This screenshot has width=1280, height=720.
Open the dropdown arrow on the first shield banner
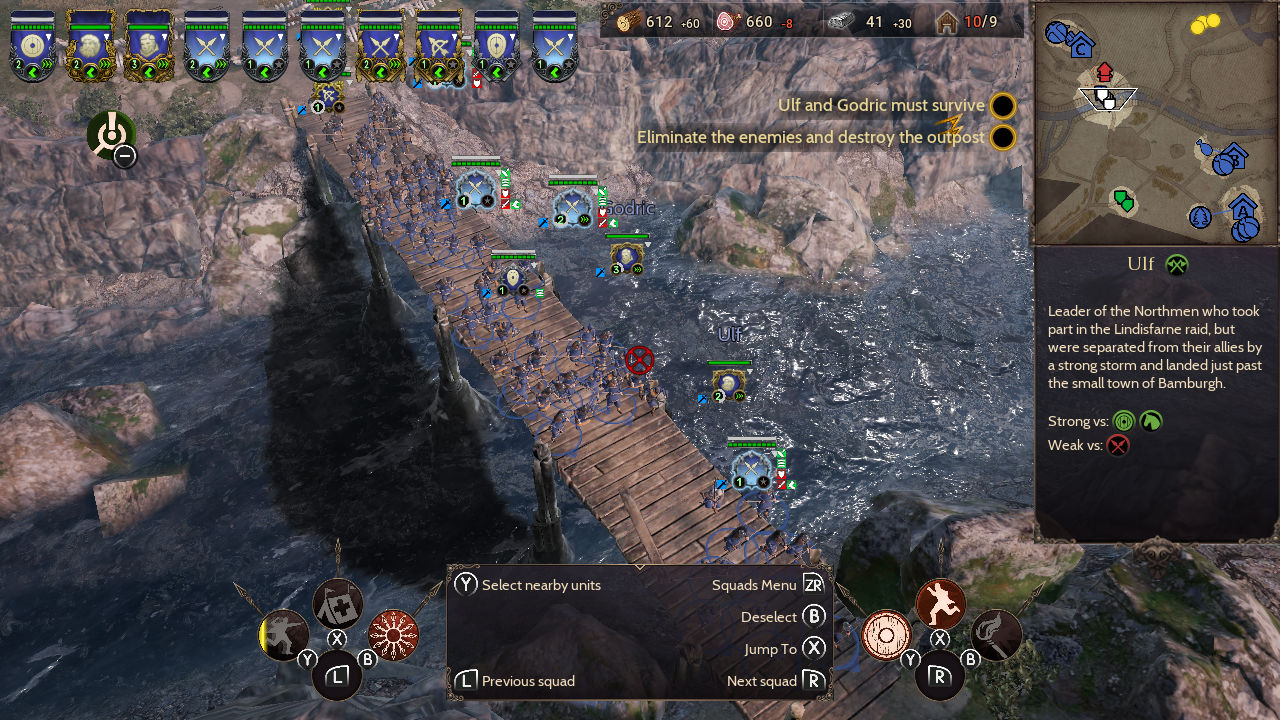click(50, 37)
